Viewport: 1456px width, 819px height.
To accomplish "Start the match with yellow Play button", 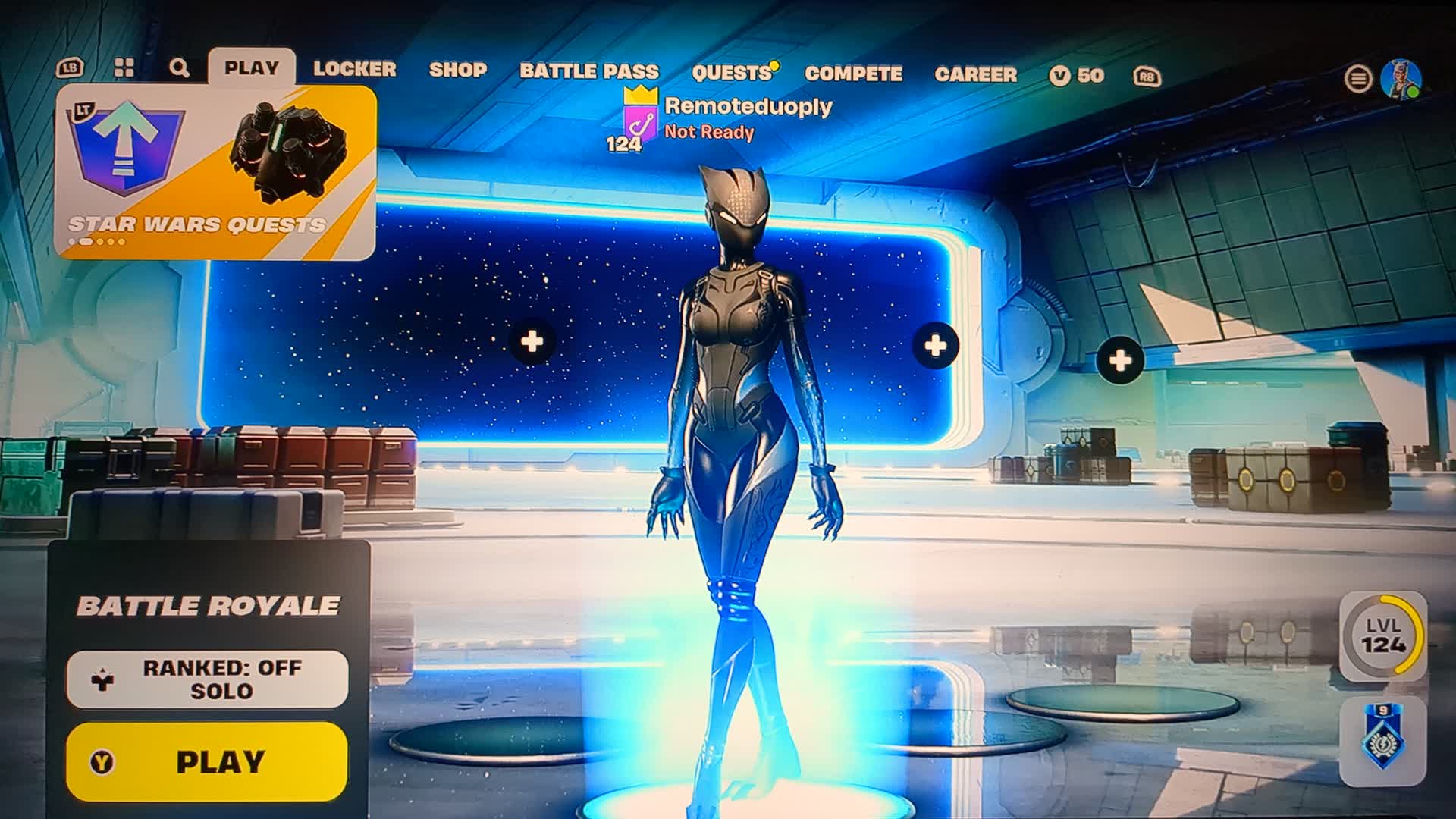I will point(207,761).
